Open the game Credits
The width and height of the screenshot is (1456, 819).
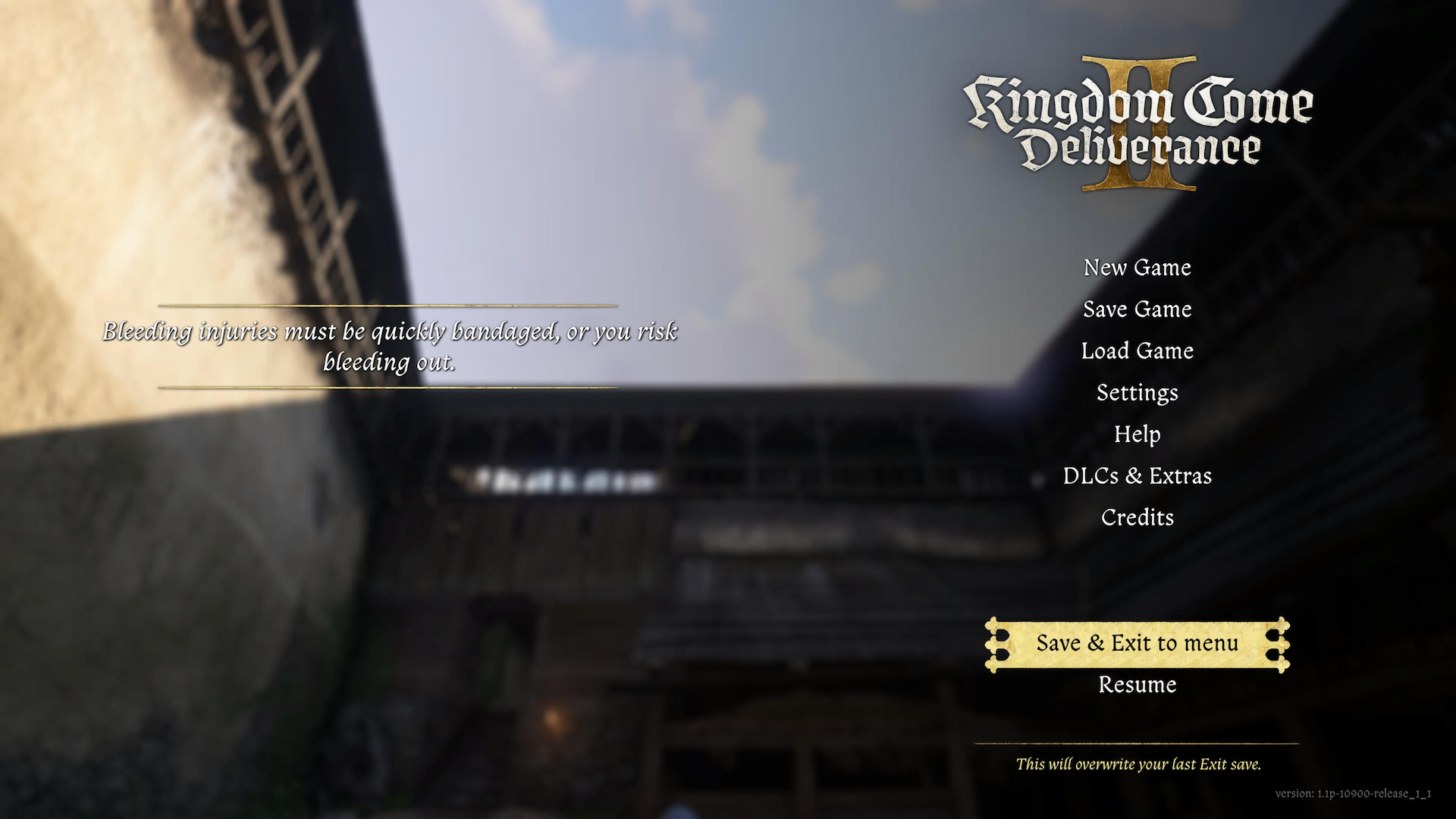tap(1137, 517)
